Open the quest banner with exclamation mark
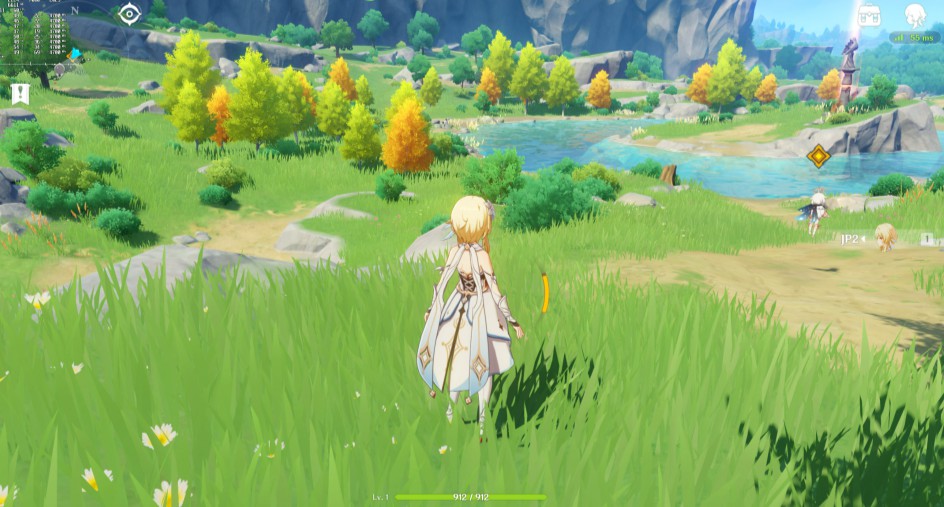 [20, 93]
